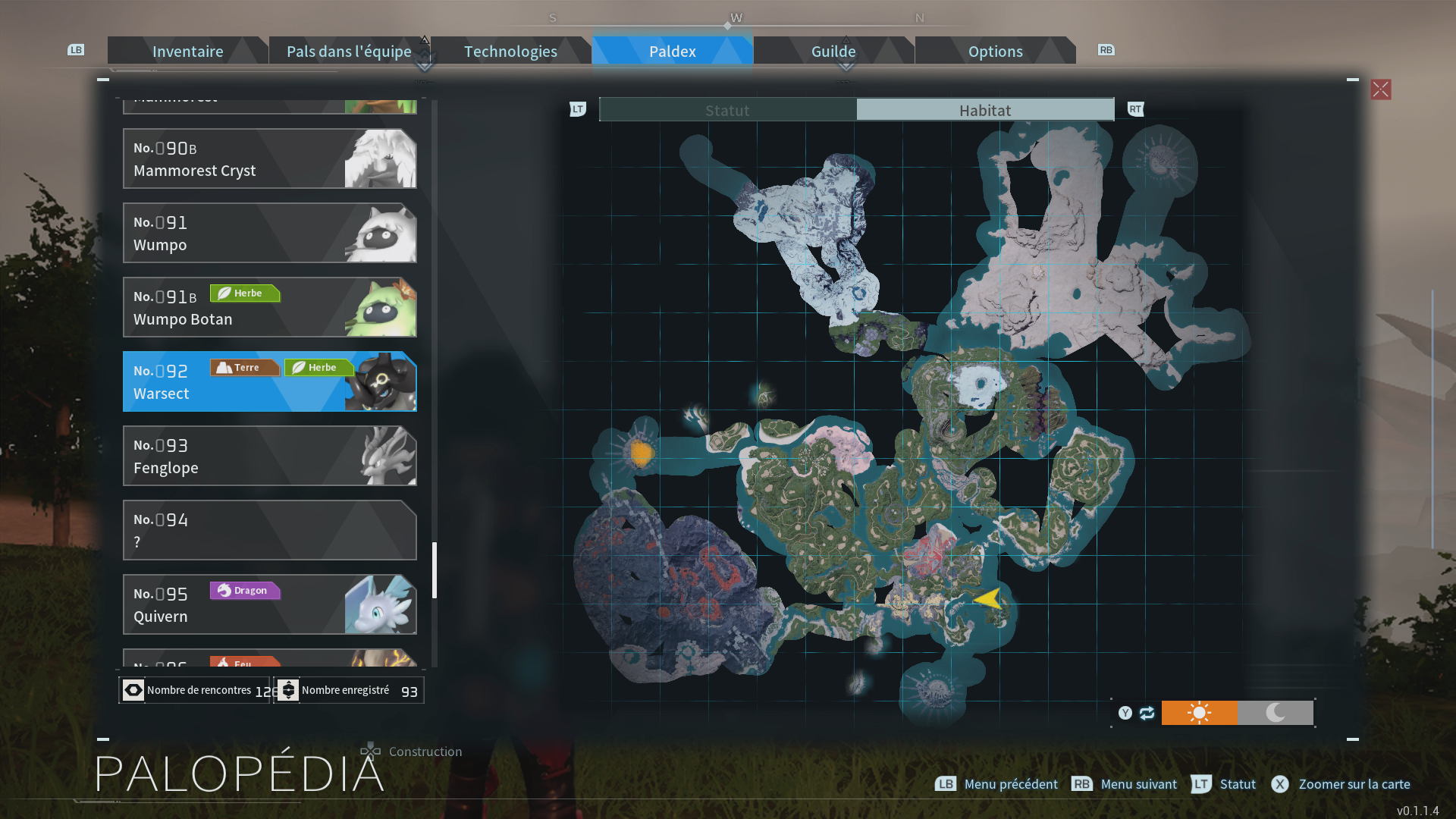Select the Paldex tab
This screenshot has width=1456, height=819.
[x=672, y=51]
